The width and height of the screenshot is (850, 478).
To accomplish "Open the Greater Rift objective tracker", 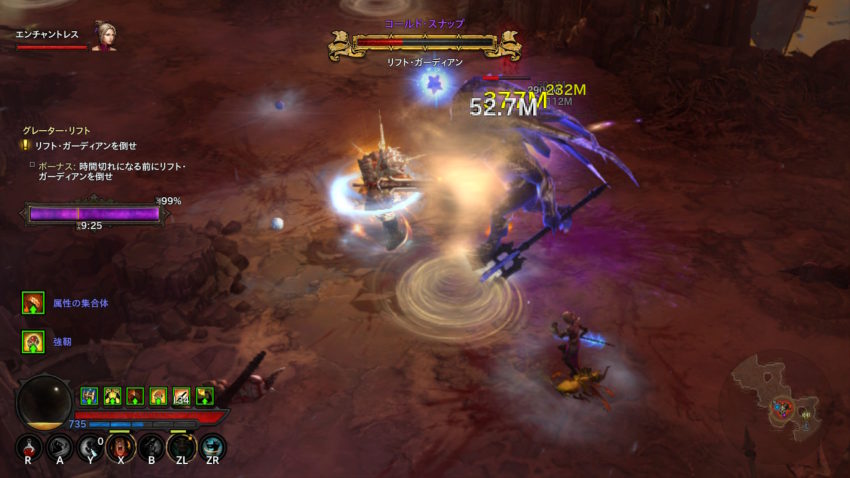I will pos(50,130).
